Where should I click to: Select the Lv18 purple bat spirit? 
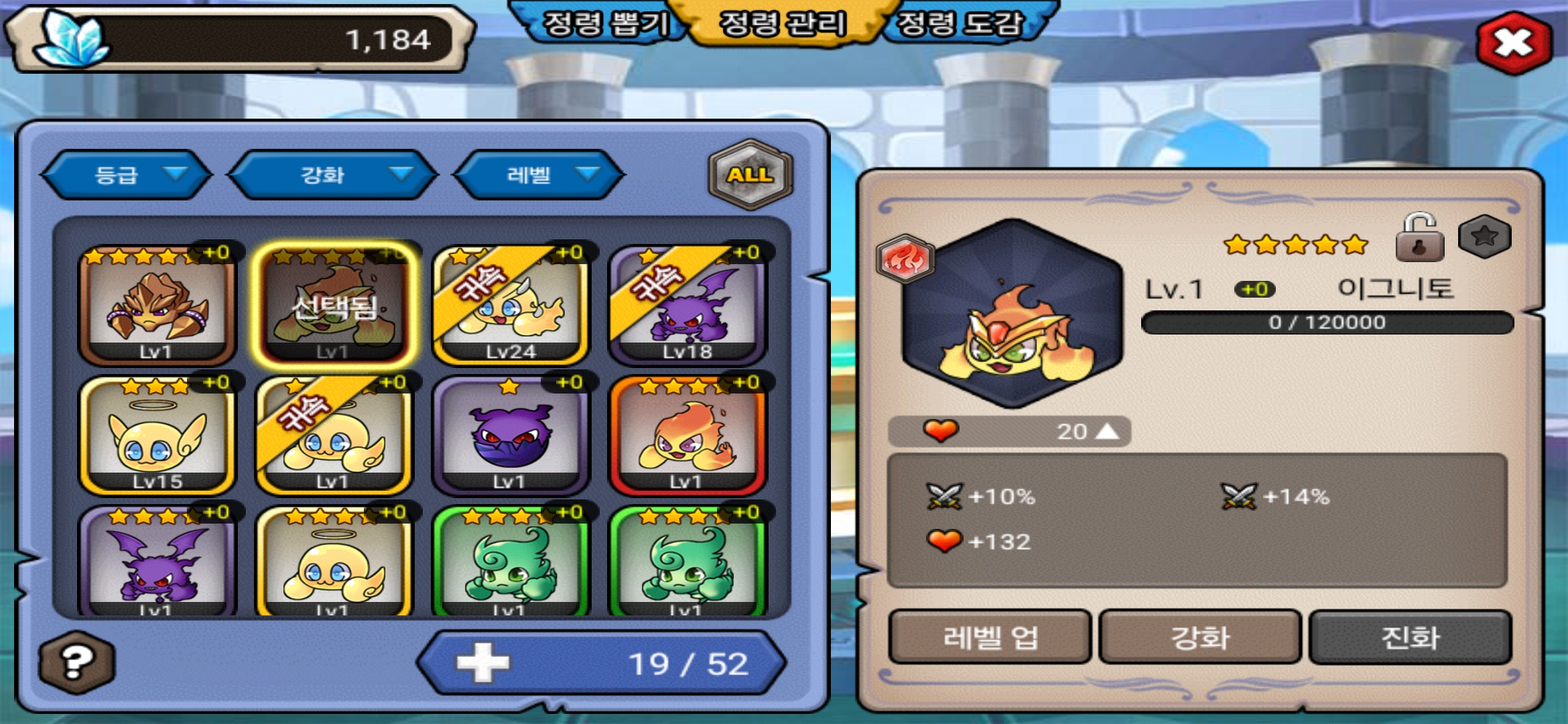(x=687, y=305)
